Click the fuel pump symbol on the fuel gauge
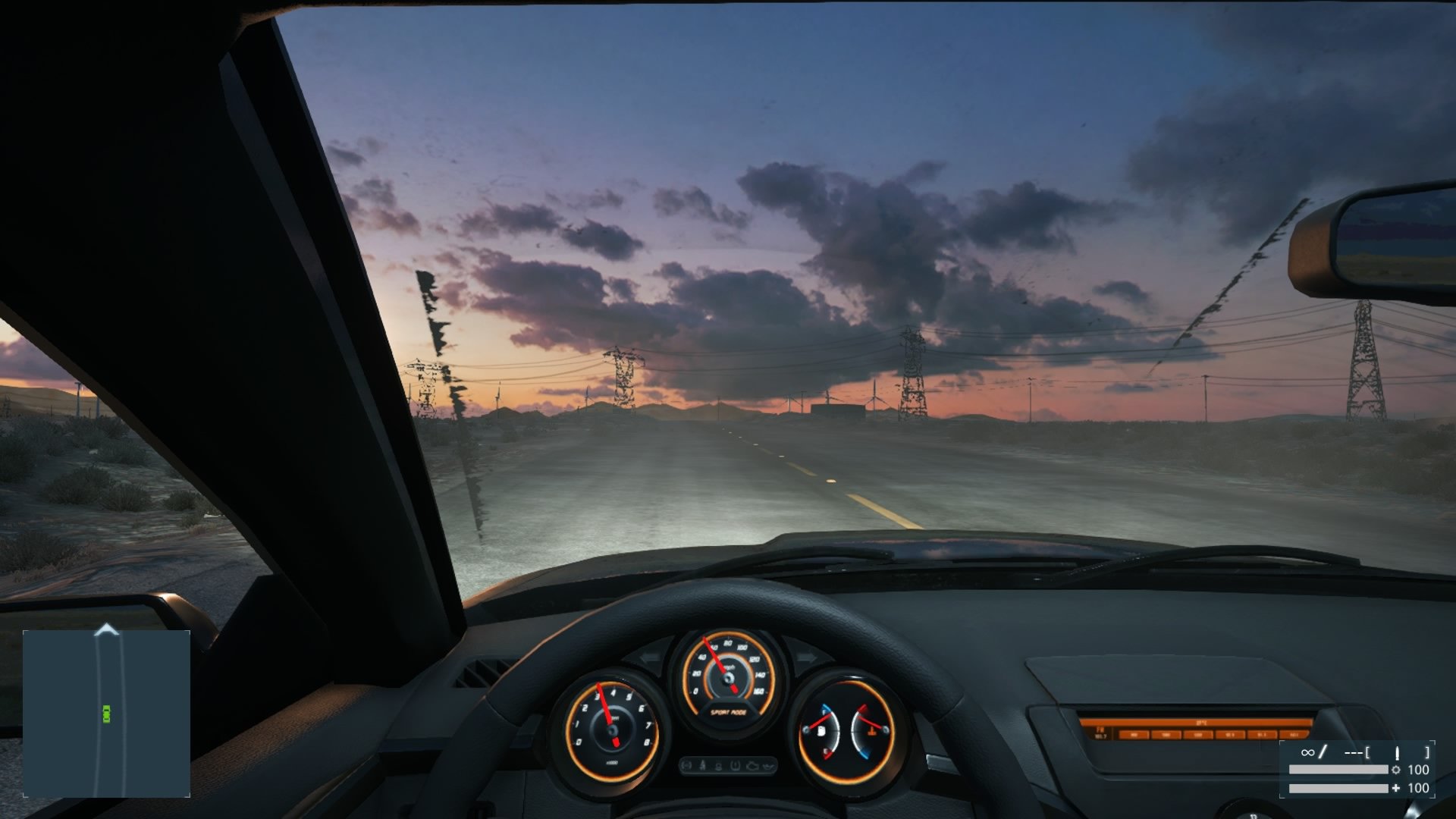The height and width of the screenshot is (819, 1456). point(821,731)
